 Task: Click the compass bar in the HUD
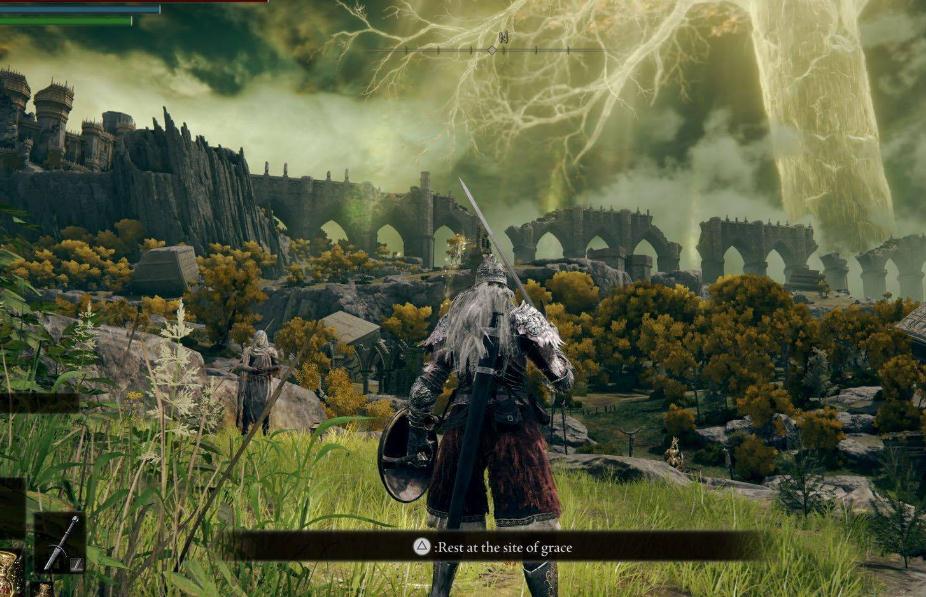[x=491, y=48]
